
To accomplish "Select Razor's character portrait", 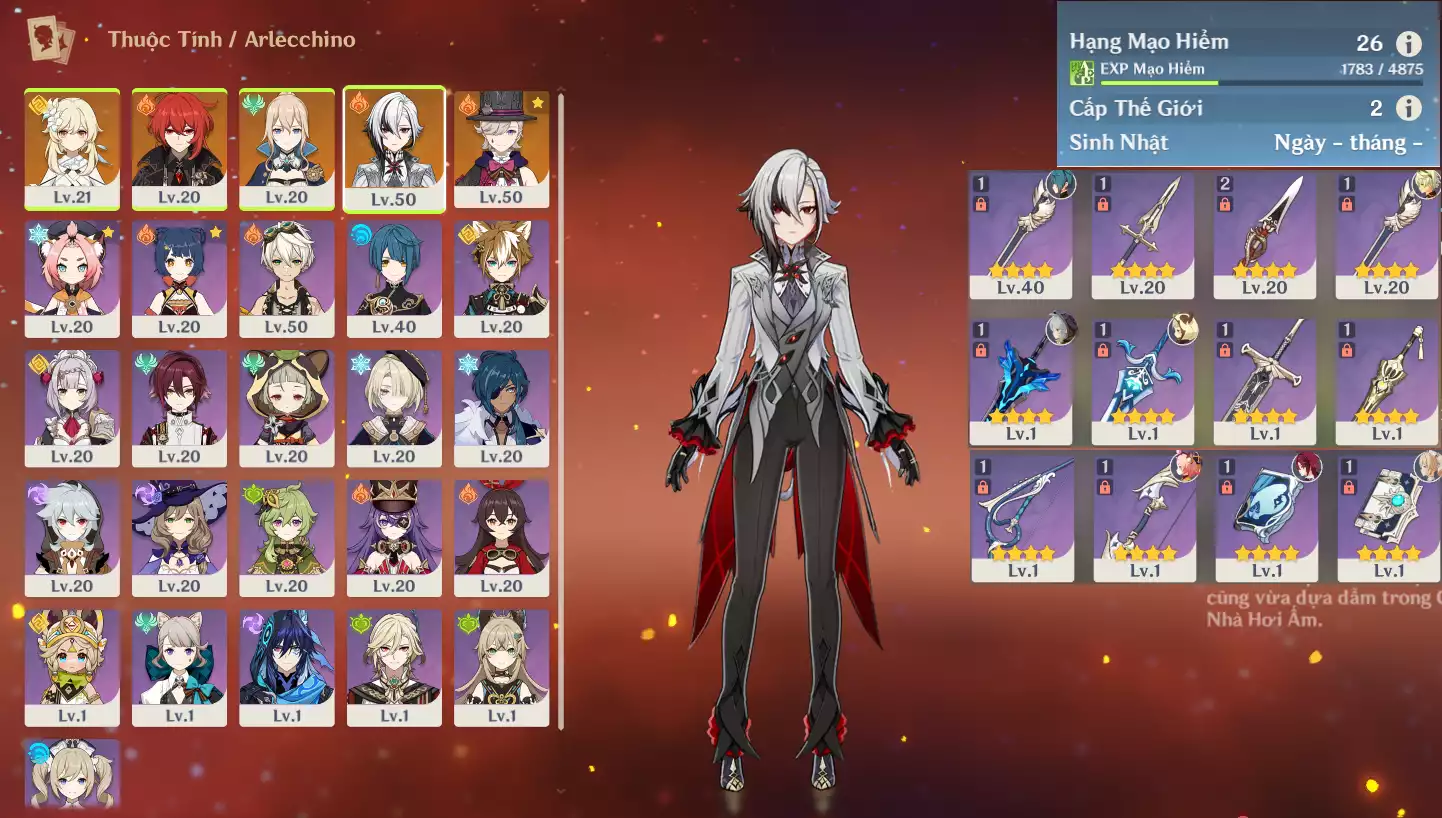I will coord(72,537).
